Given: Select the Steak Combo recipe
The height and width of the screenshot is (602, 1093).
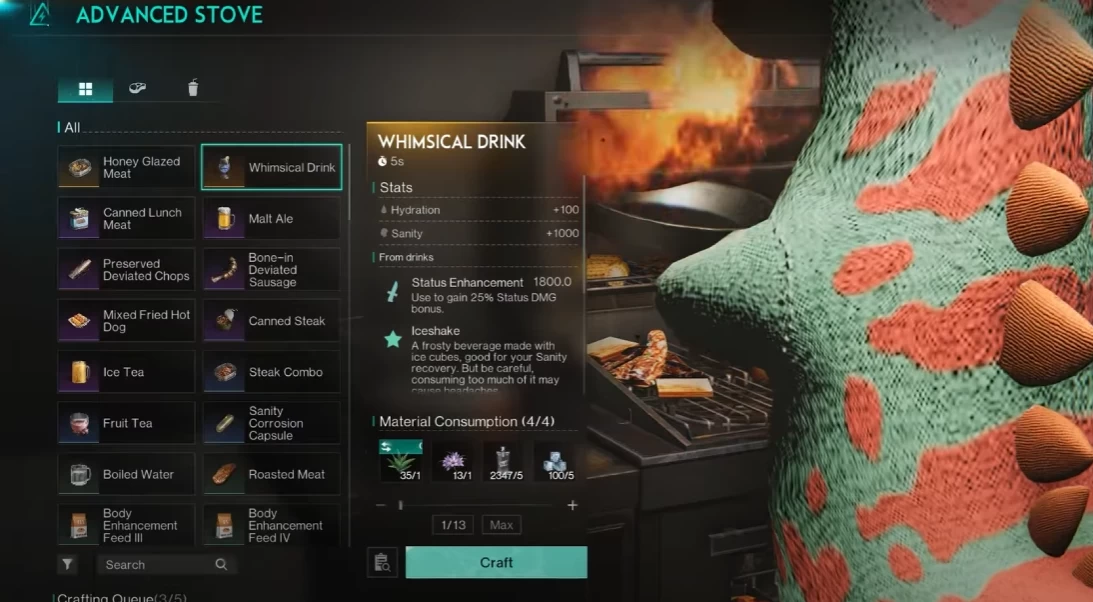Looking at the screenshot, I should (271, 372).
